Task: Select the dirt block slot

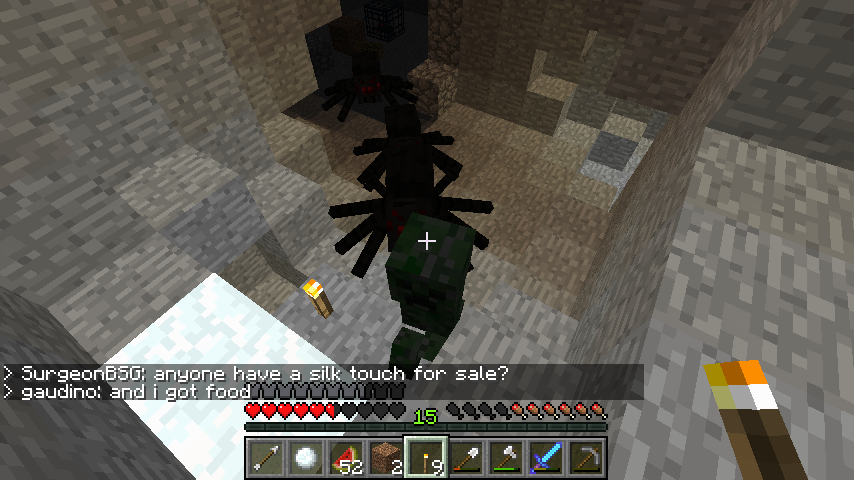Action: [385, 459]
